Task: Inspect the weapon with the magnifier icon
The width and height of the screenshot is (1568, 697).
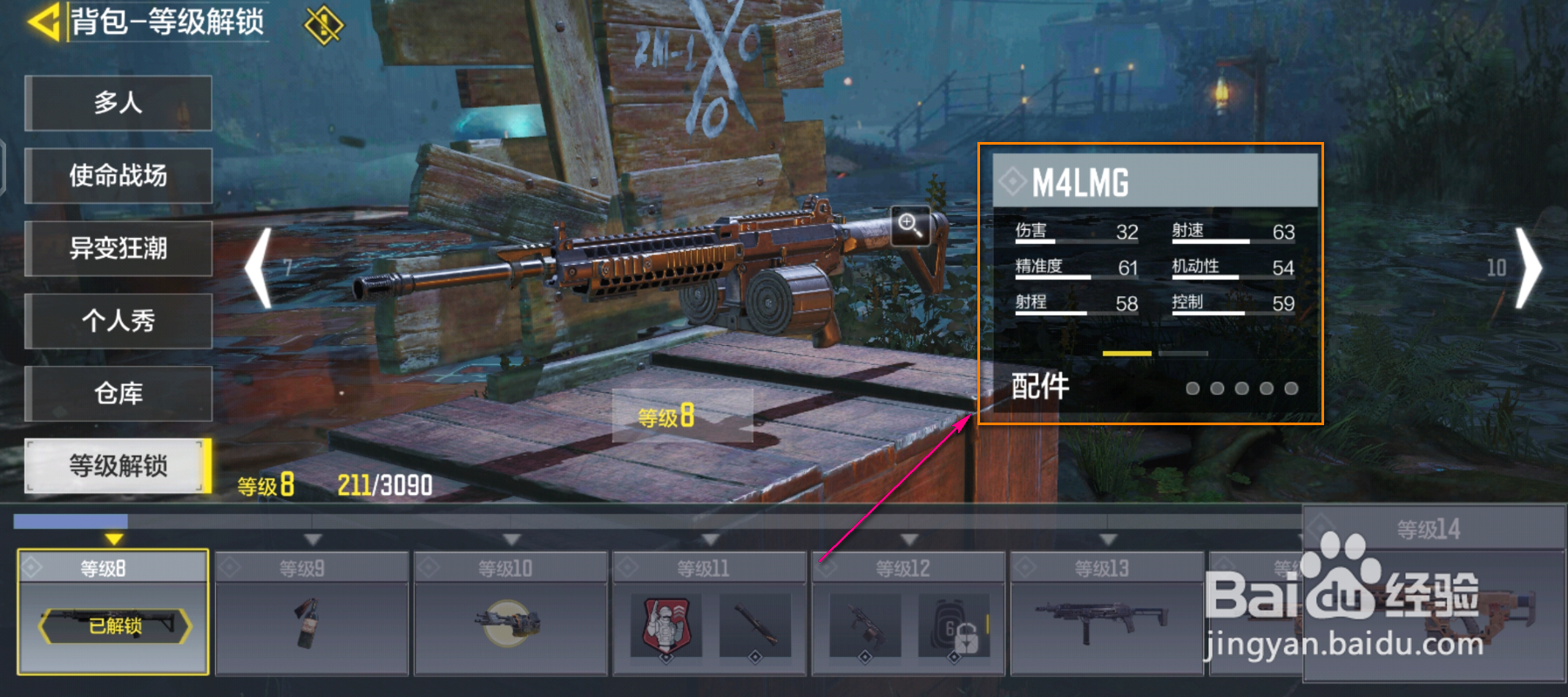Action: [910, 226]
